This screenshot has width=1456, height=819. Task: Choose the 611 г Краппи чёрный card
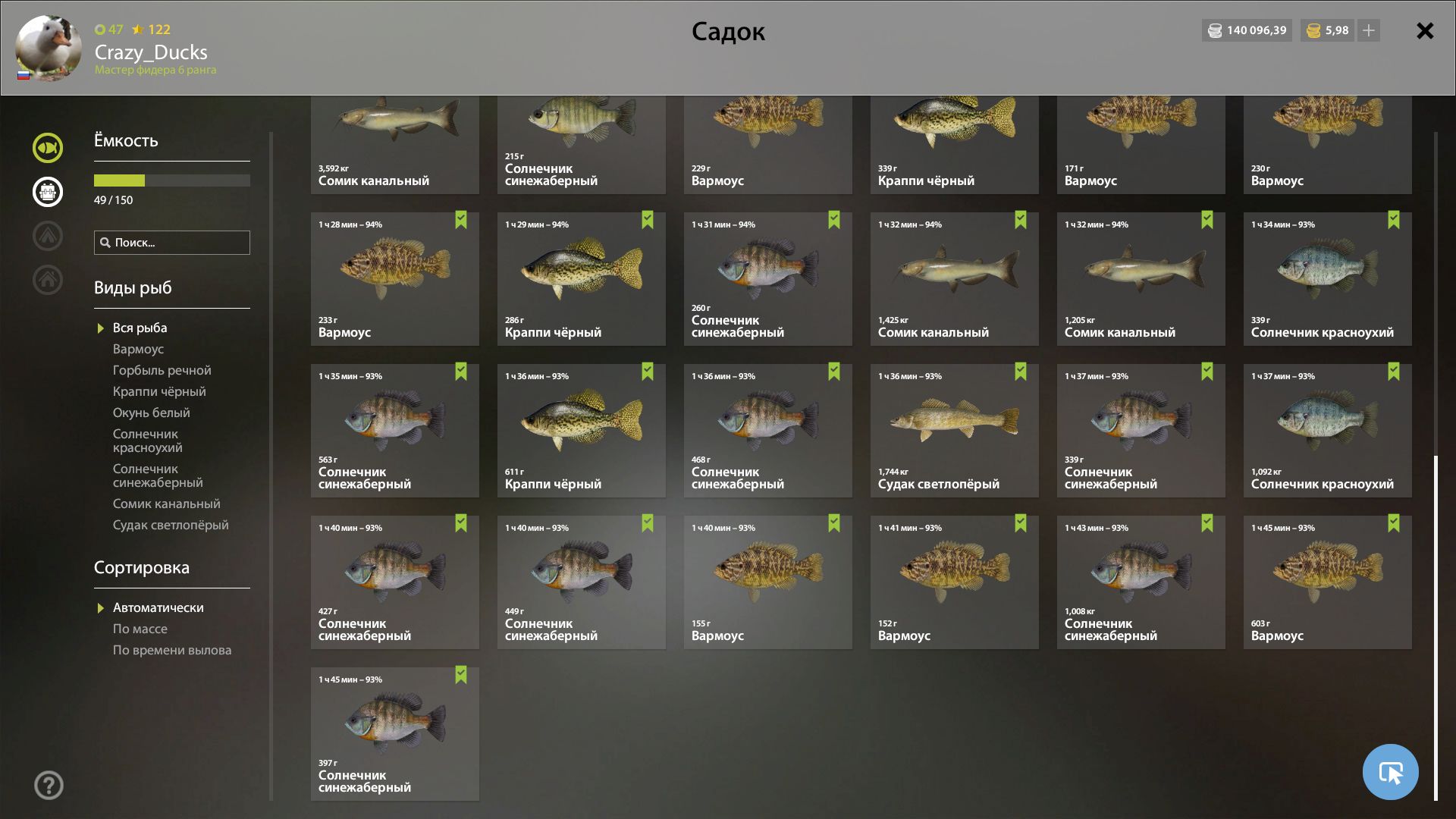click(x=581, y=430)
